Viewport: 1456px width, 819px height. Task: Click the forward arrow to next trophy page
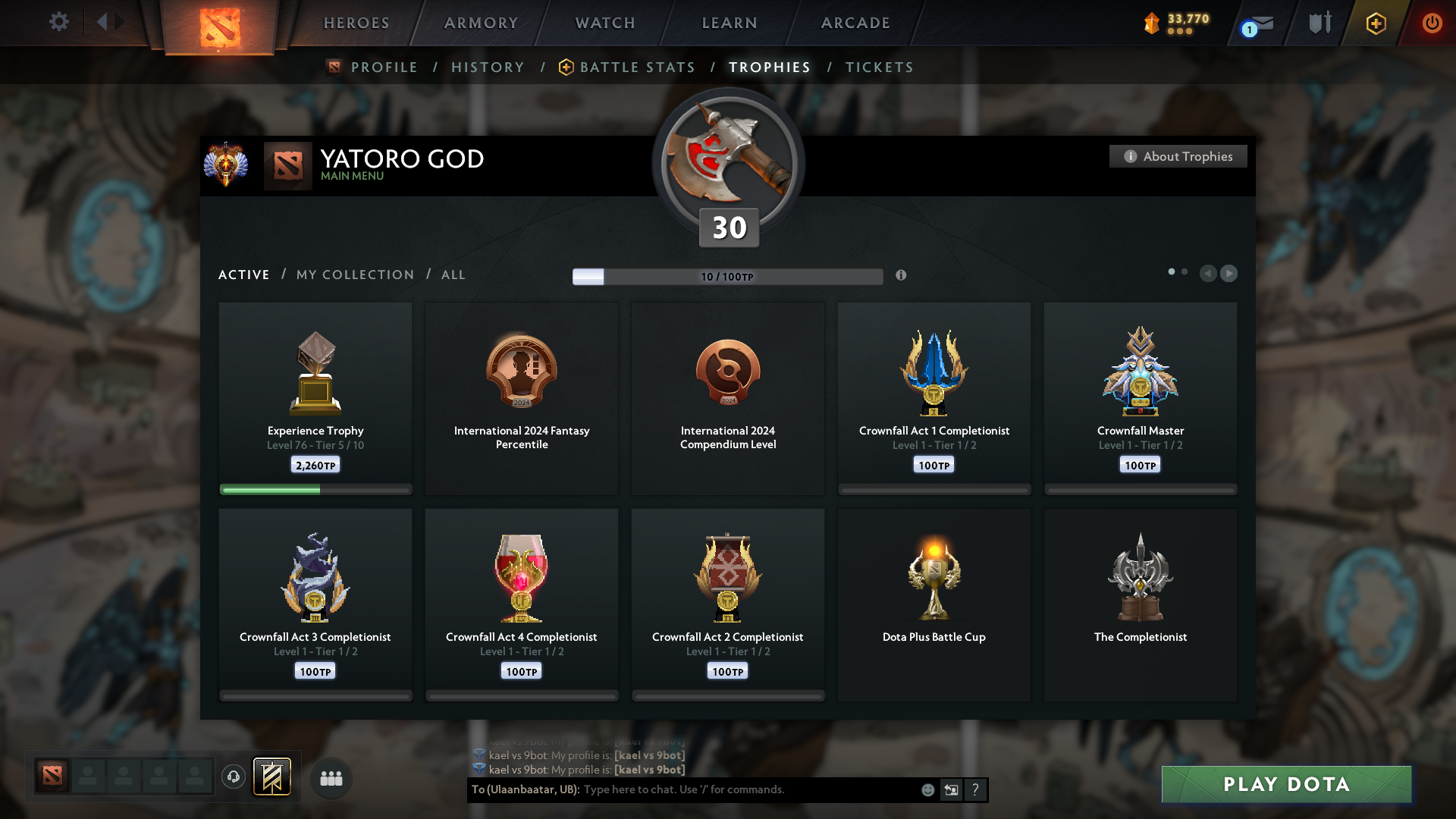pos(1229,274)
